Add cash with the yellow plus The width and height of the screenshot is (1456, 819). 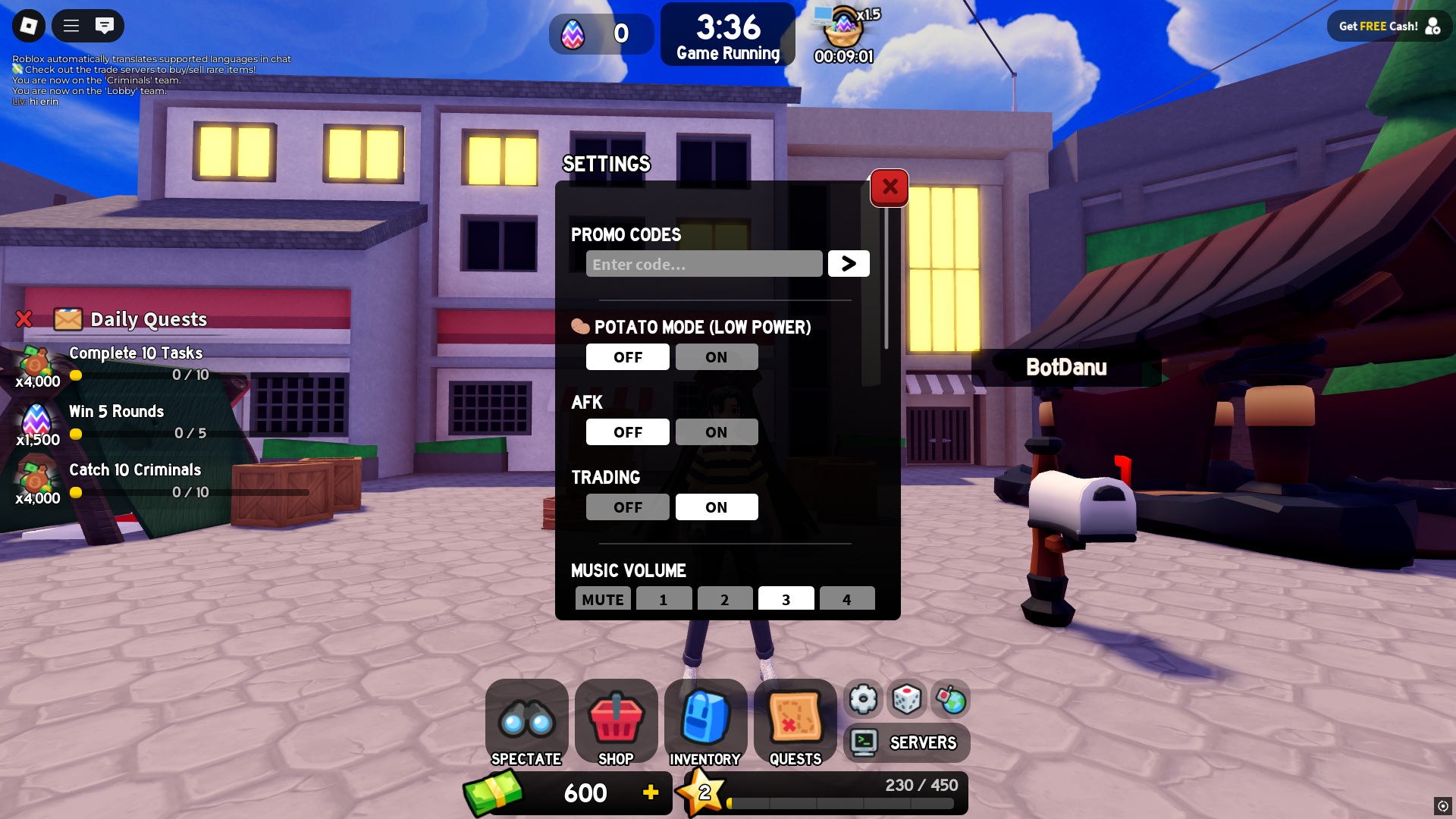pyautogui.click(x=651, y=792)
